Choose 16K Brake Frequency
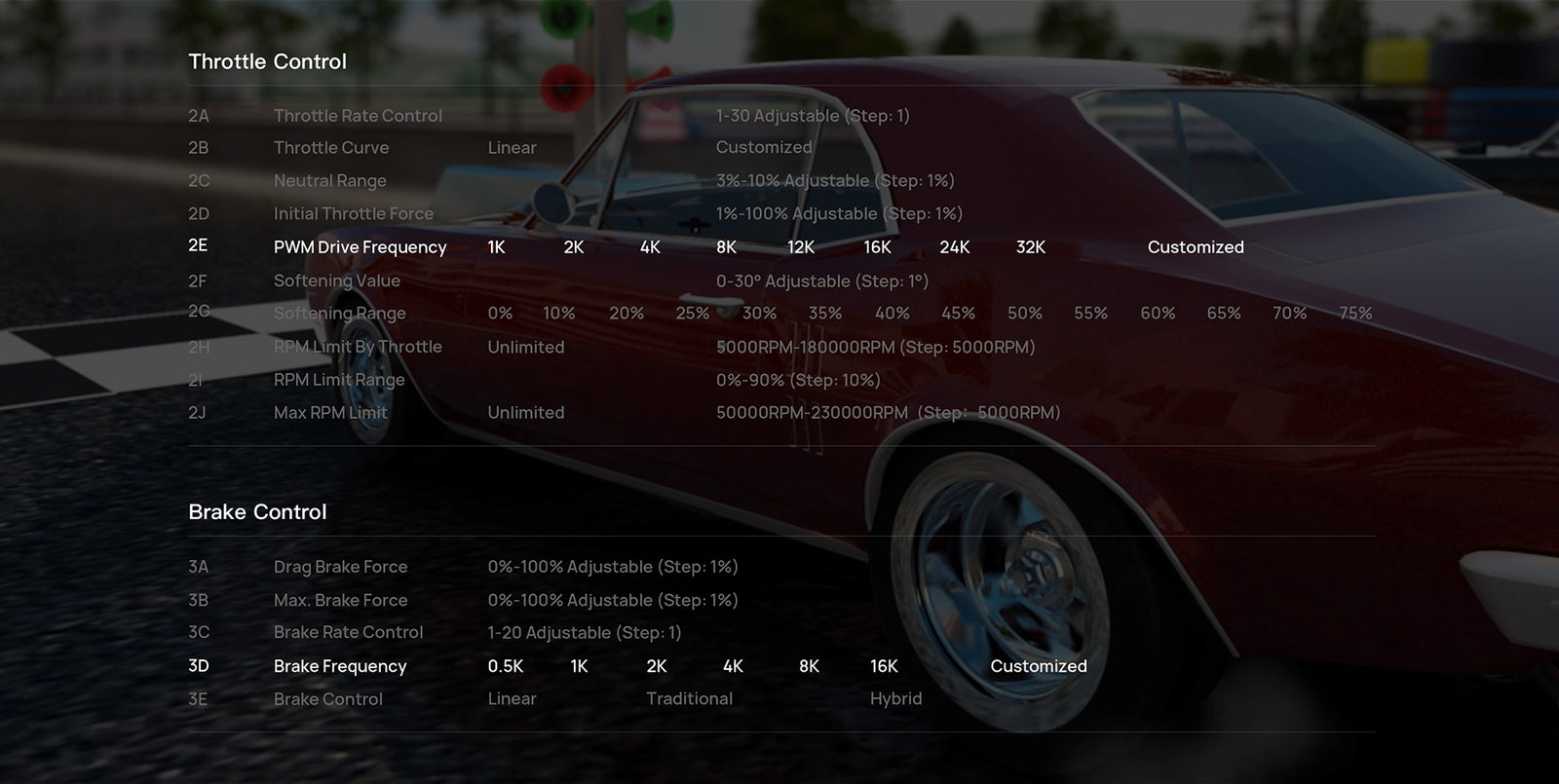Viewport: 1559px width, 784px height. tap(884, 666)
